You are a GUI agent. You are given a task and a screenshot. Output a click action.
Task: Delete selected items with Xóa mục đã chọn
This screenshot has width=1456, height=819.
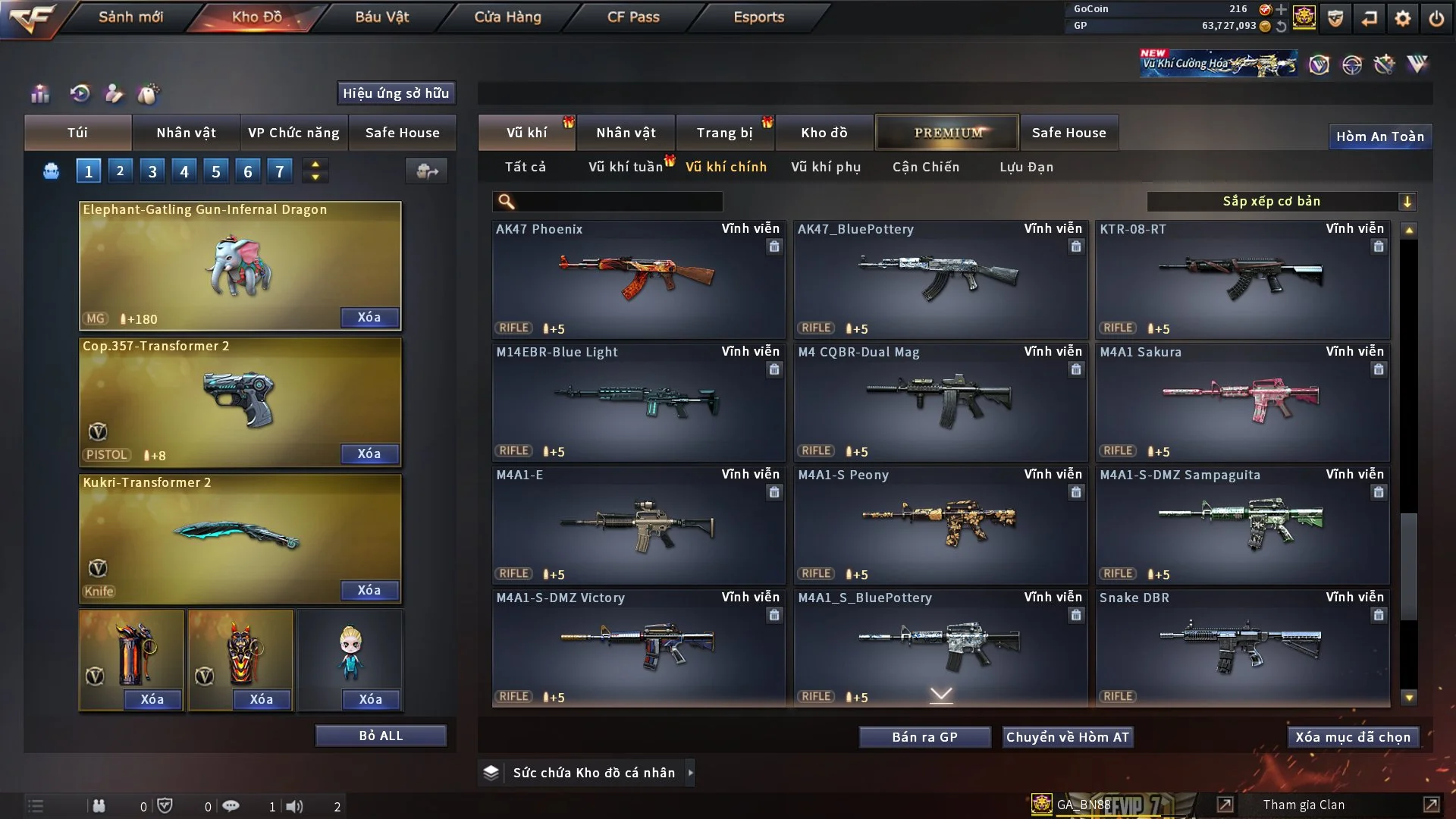coord(1352,737)
